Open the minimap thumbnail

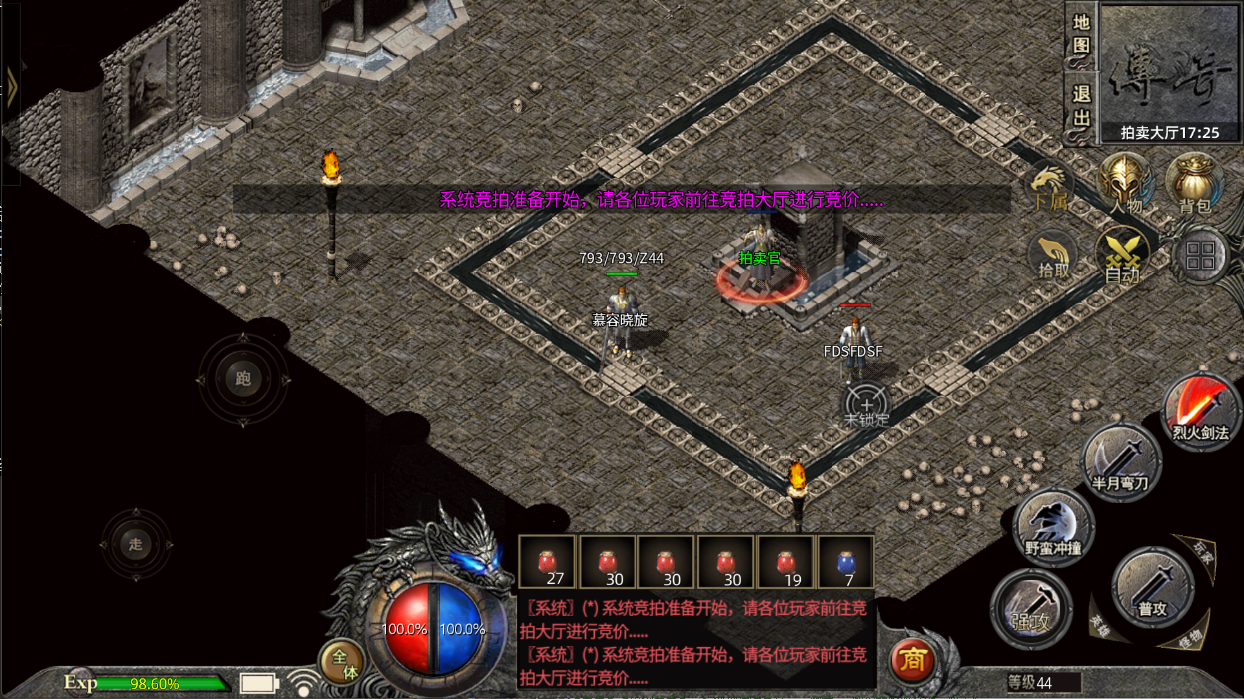(x=1169, y=67)
